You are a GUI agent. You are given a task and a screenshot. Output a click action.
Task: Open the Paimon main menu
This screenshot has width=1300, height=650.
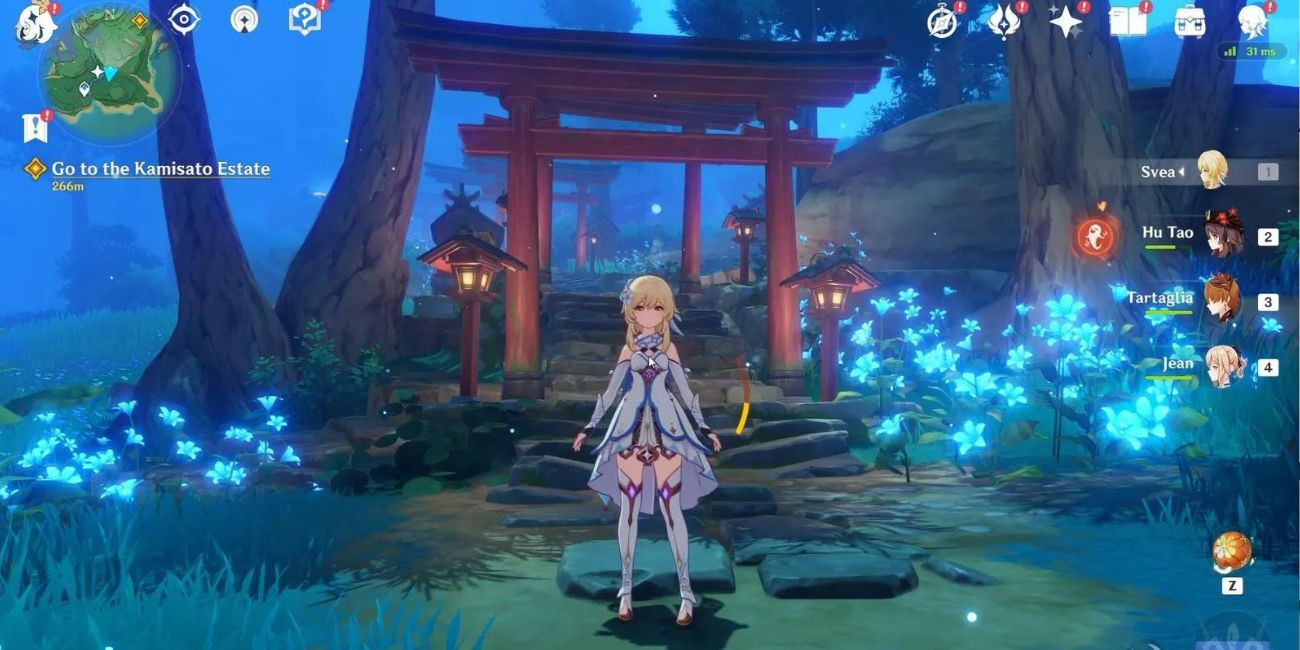tap(36, 22)
